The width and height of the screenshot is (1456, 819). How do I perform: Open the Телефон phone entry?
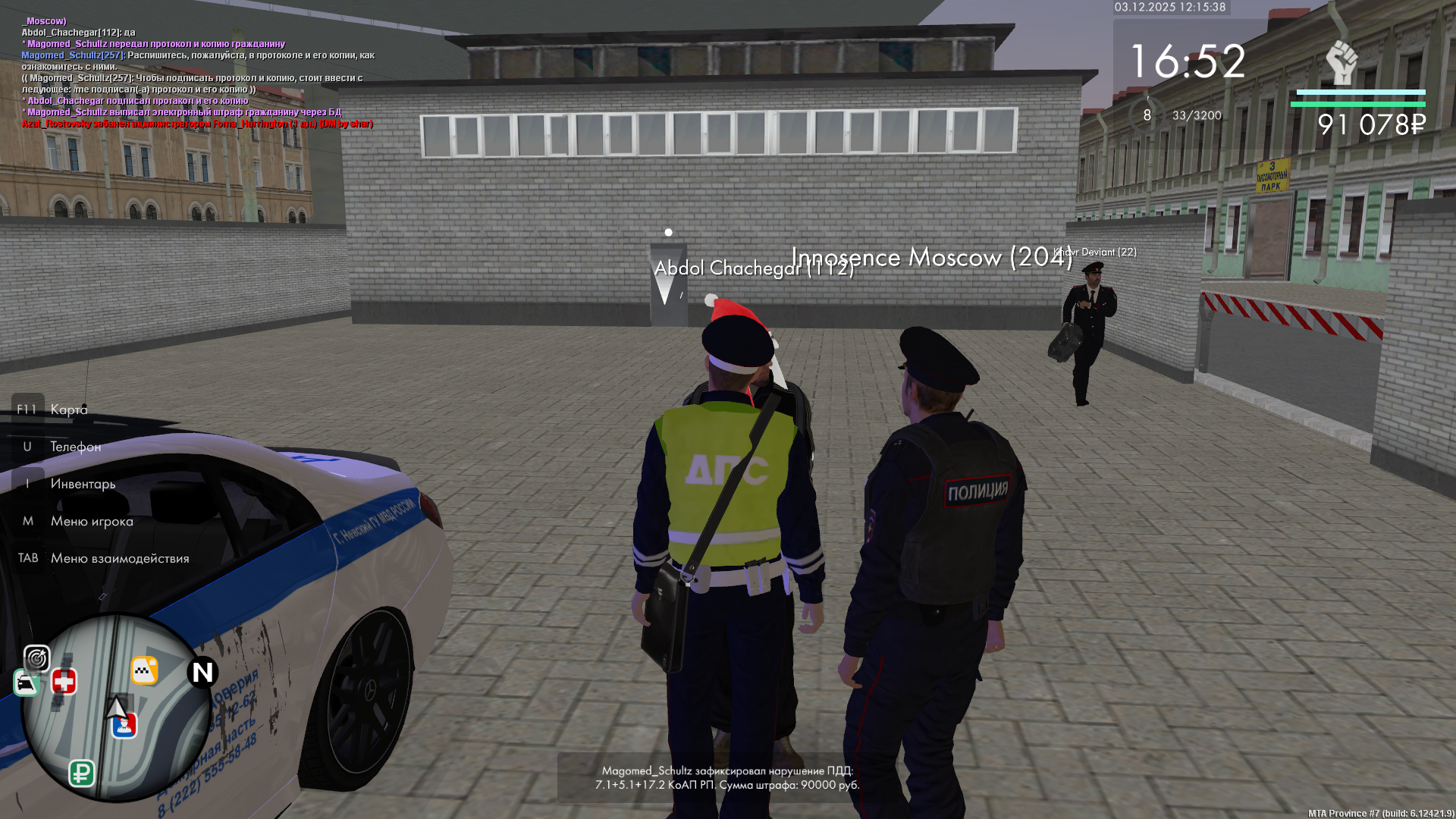(x=75, y=447)
